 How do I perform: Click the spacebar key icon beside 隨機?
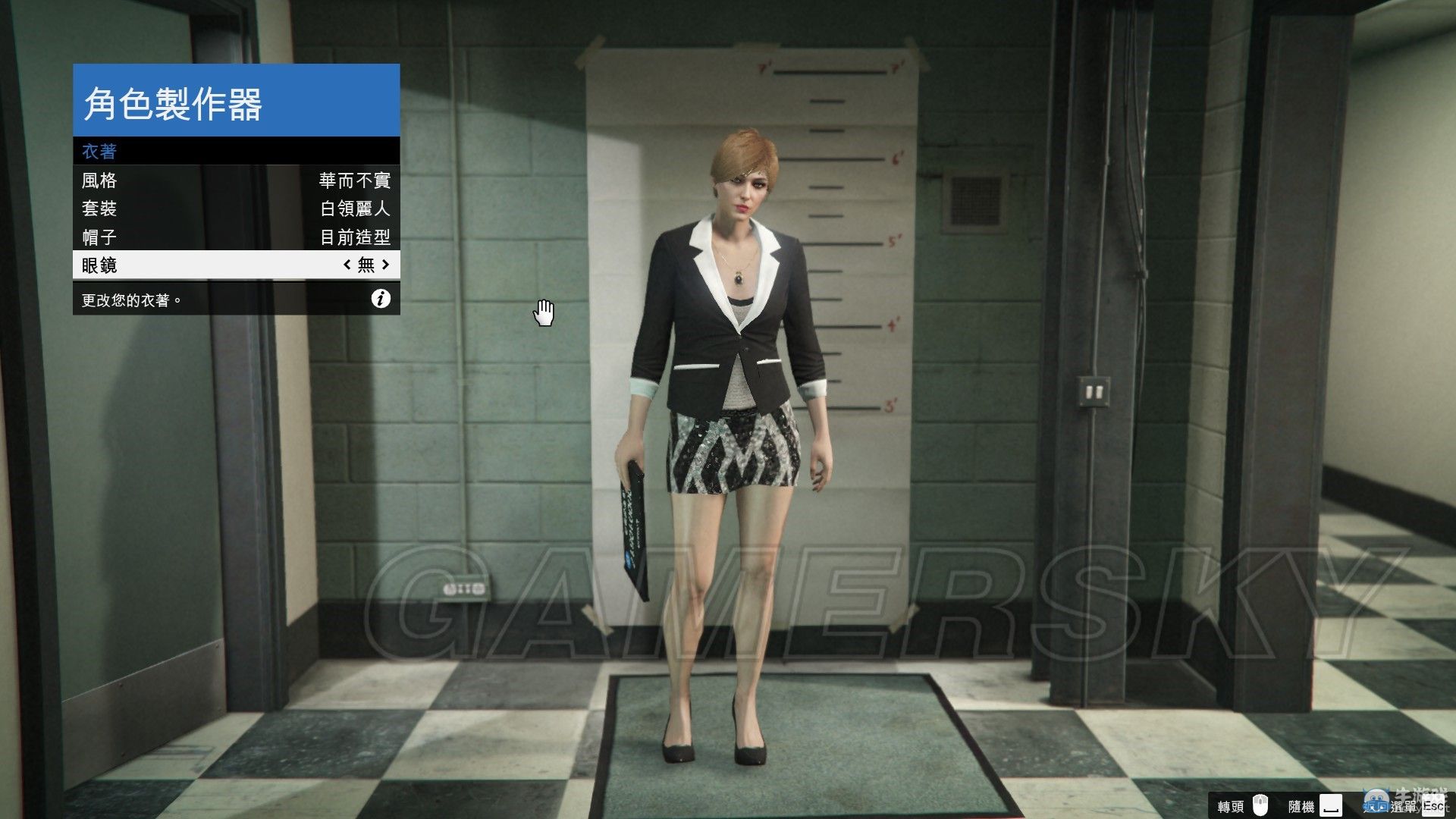(x=1330, y=805)
